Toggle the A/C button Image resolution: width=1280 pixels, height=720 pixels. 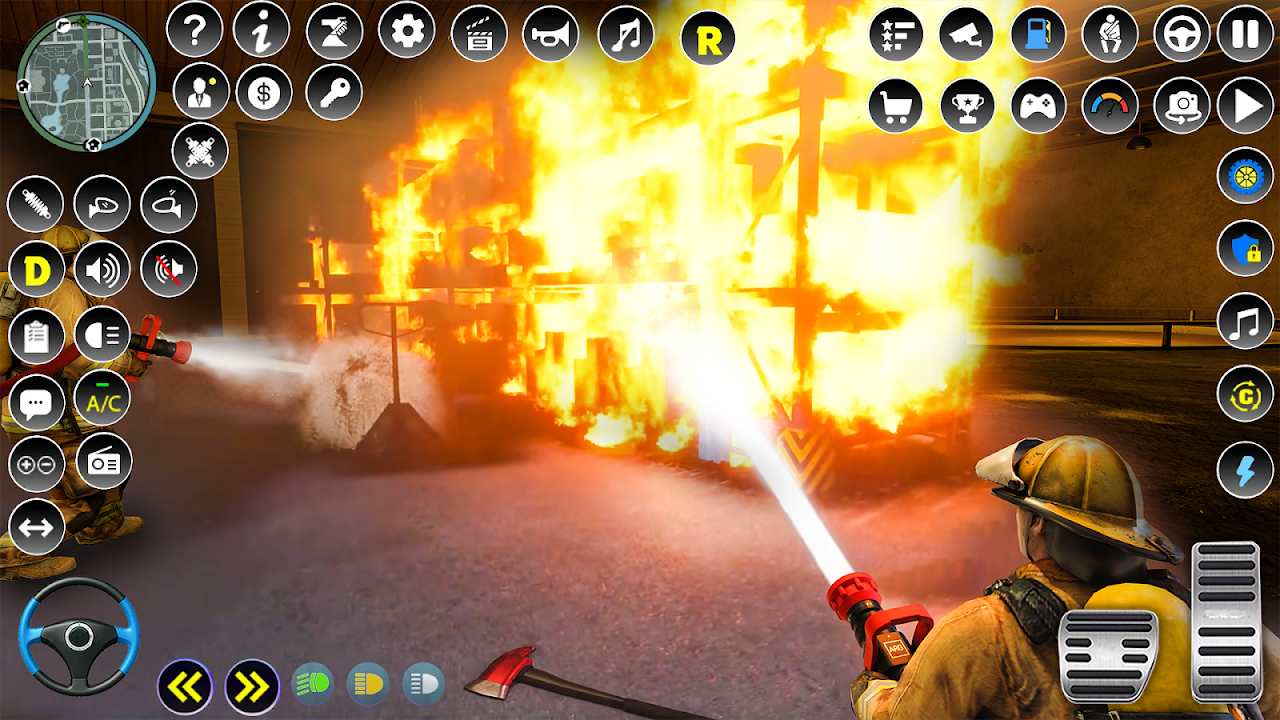pyautogui.click(x=103, y=398)
